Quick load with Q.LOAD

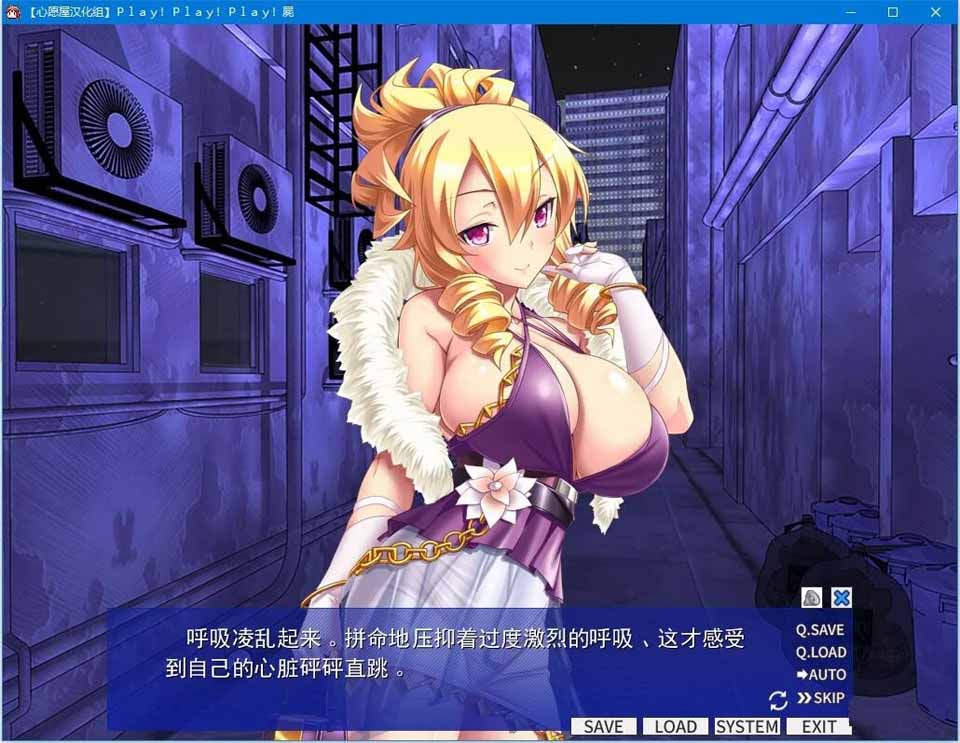click(821, 652)
